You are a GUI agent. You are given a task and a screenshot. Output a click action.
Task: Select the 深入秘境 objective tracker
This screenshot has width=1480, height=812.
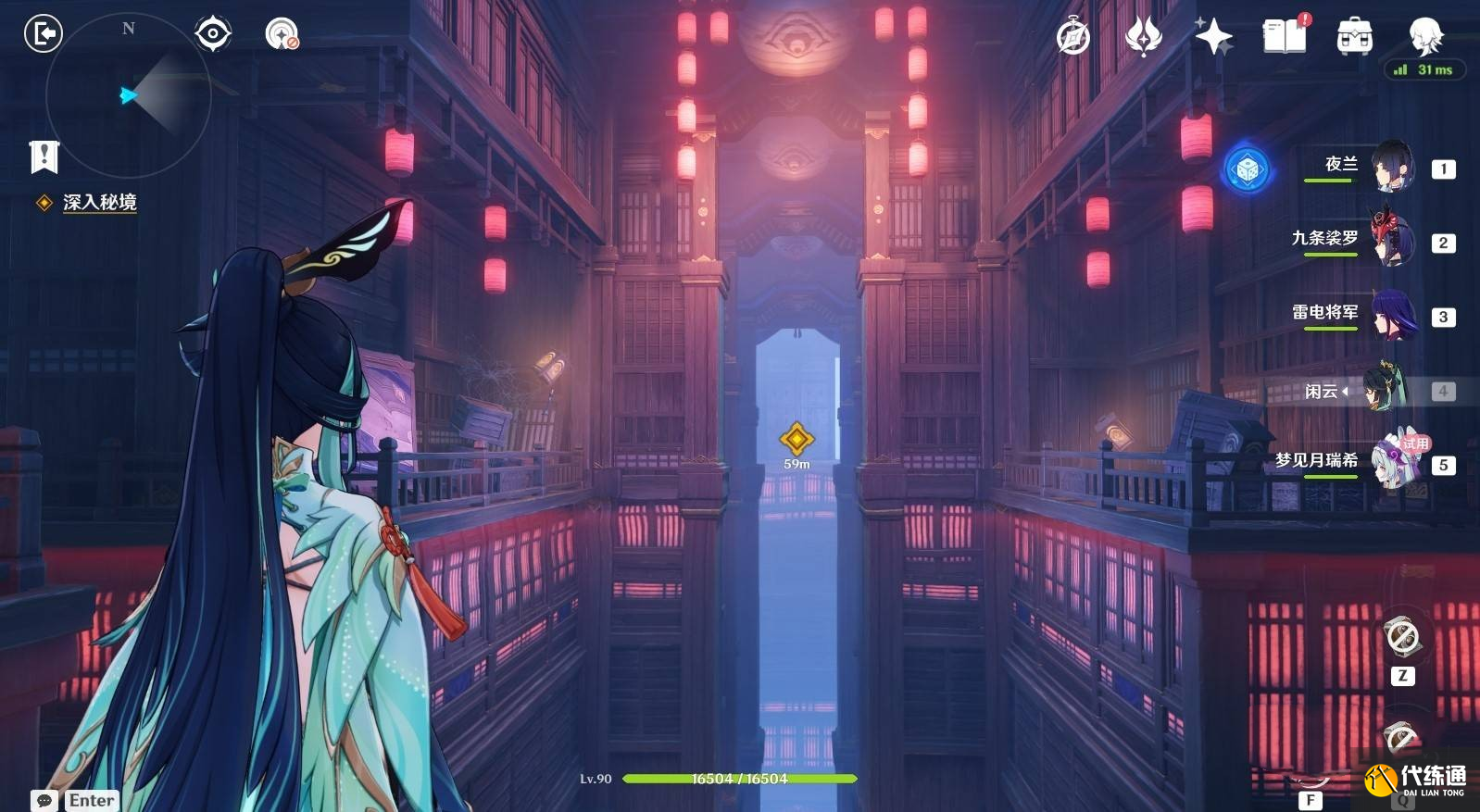click(99, 202)
